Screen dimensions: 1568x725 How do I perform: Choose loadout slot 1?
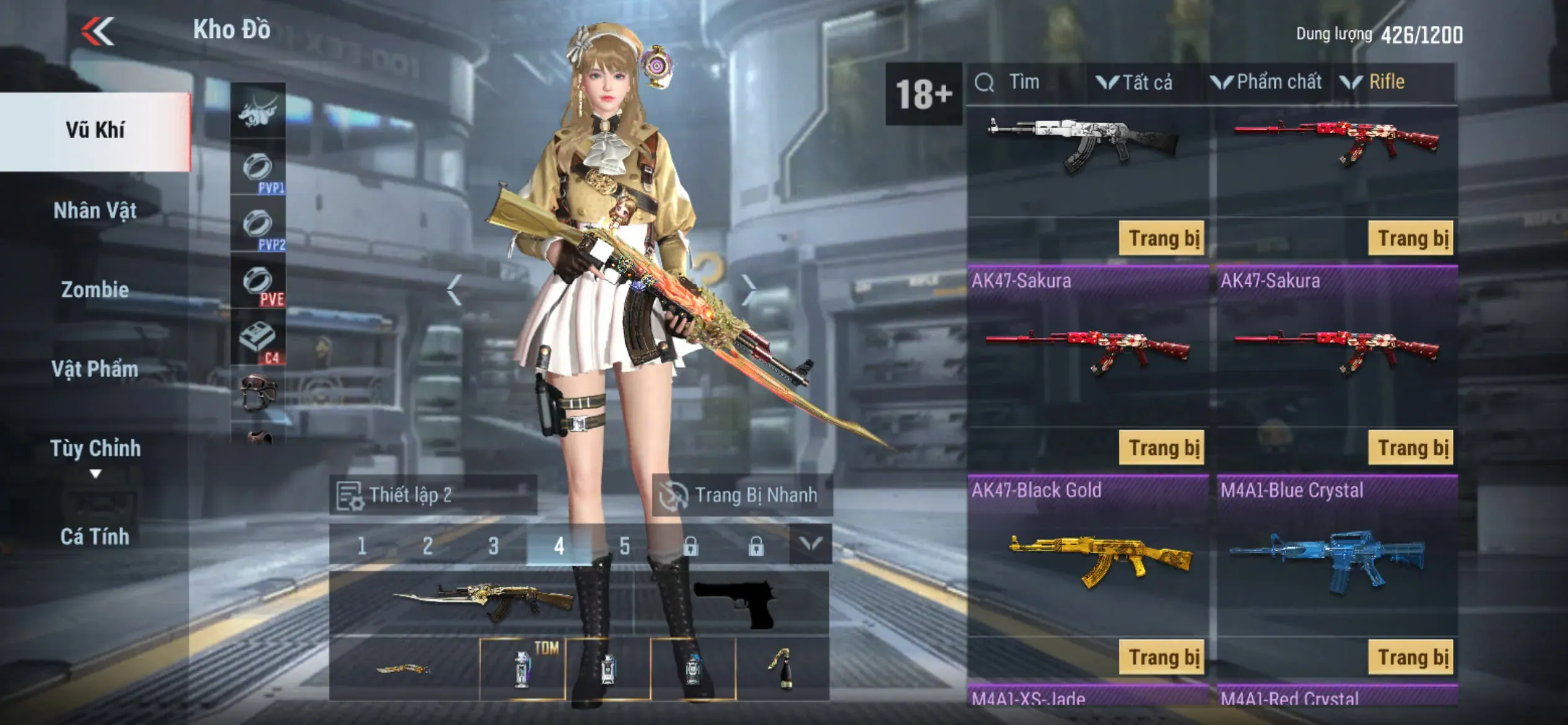(x=362, y=546)
